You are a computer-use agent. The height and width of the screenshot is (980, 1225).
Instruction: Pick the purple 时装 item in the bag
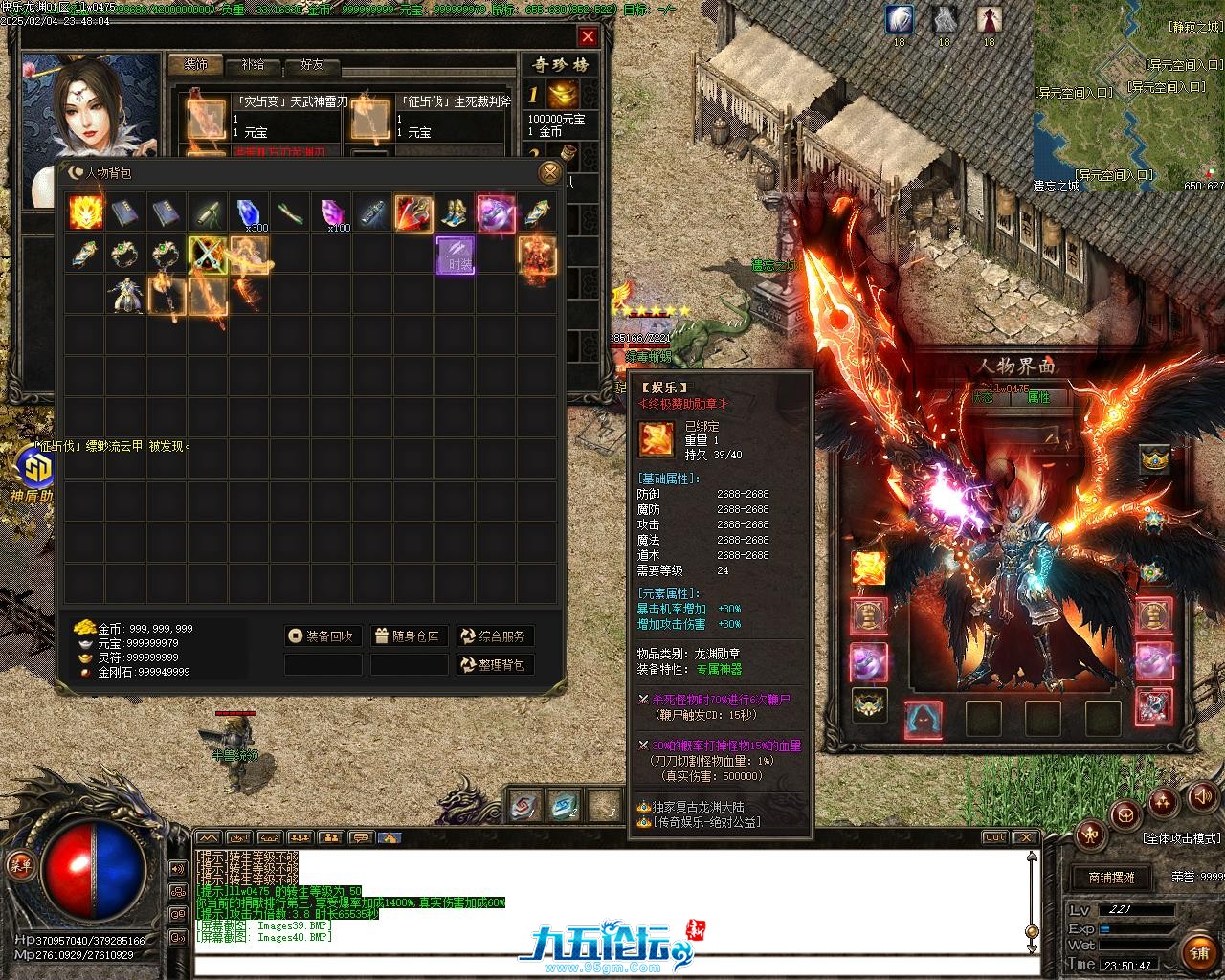pos(456,255)
